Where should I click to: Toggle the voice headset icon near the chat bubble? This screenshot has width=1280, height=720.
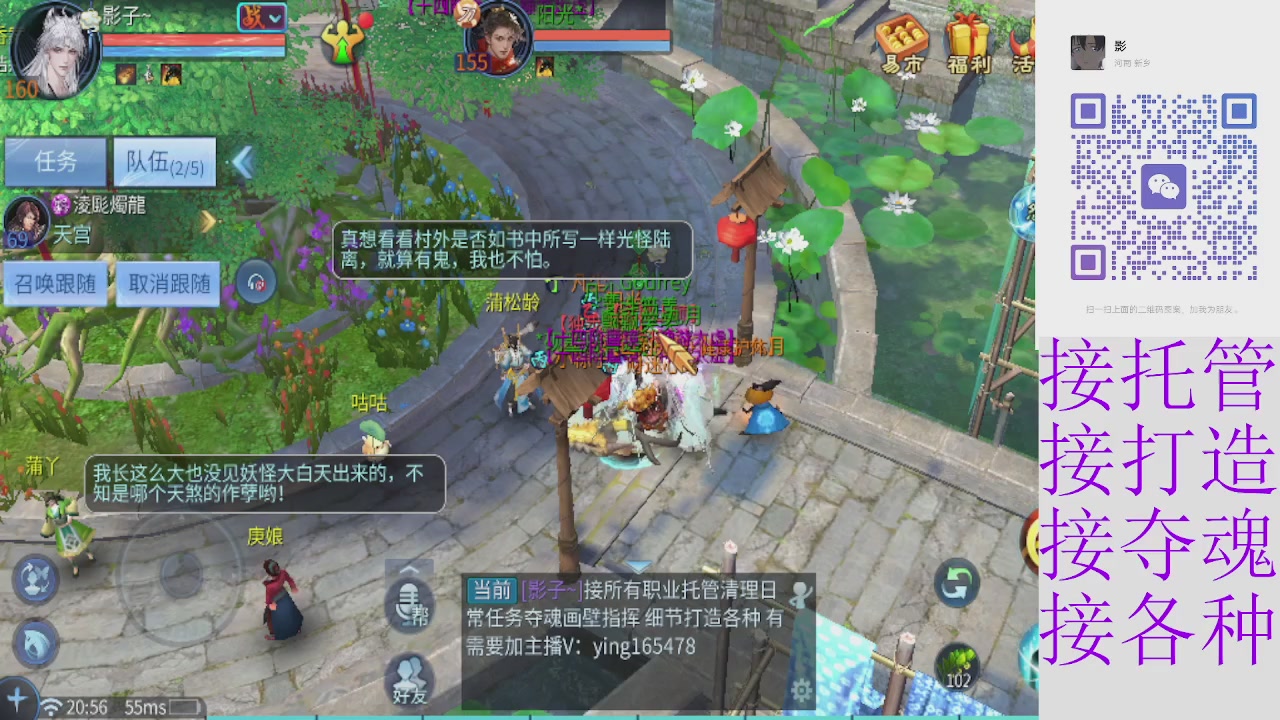point(256,283)
